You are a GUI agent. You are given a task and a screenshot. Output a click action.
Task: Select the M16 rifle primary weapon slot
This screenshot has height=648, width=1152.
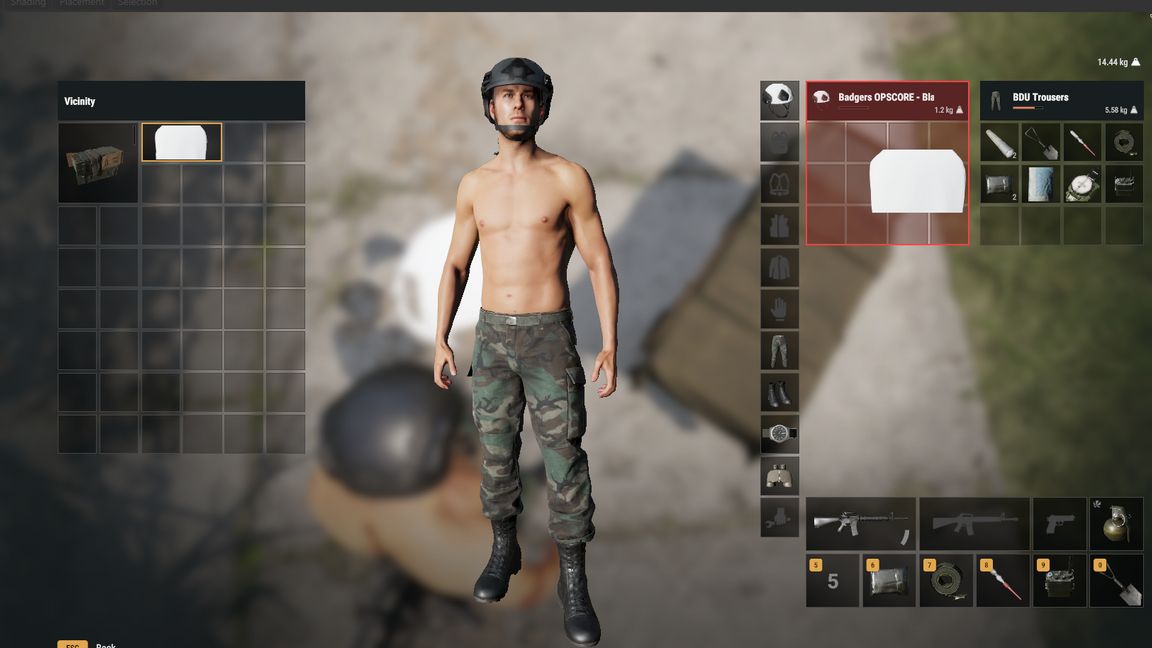point(860,523)
